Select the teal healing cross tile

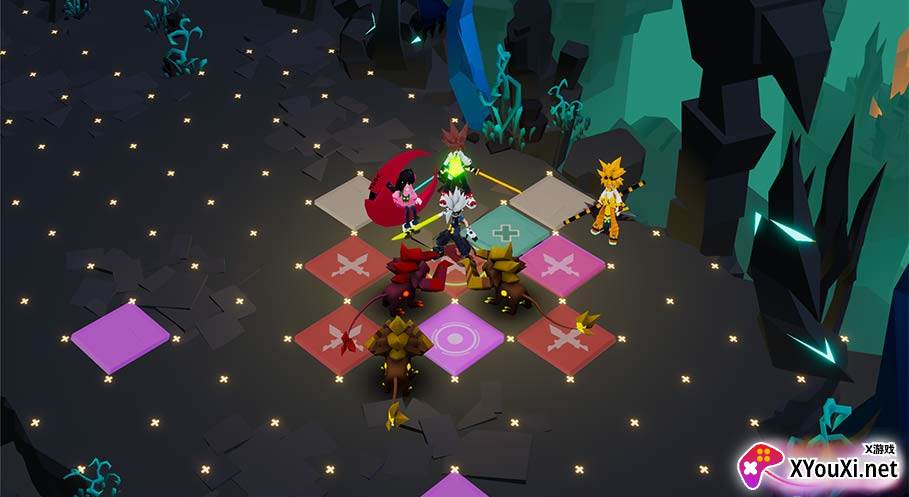click(510, 233)
